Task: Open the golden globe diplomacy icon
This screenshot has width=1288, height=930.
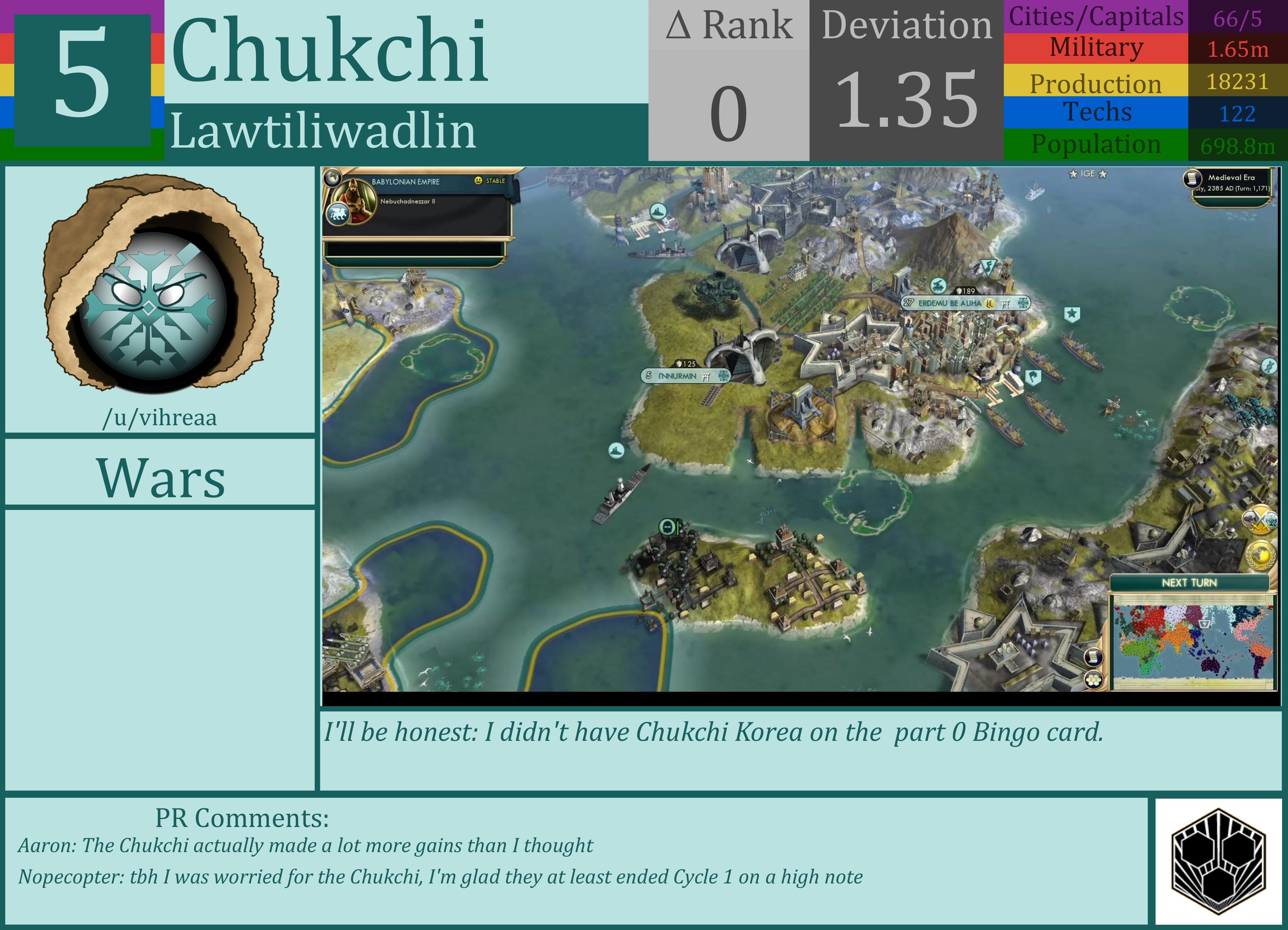Action: point(1261,556)
